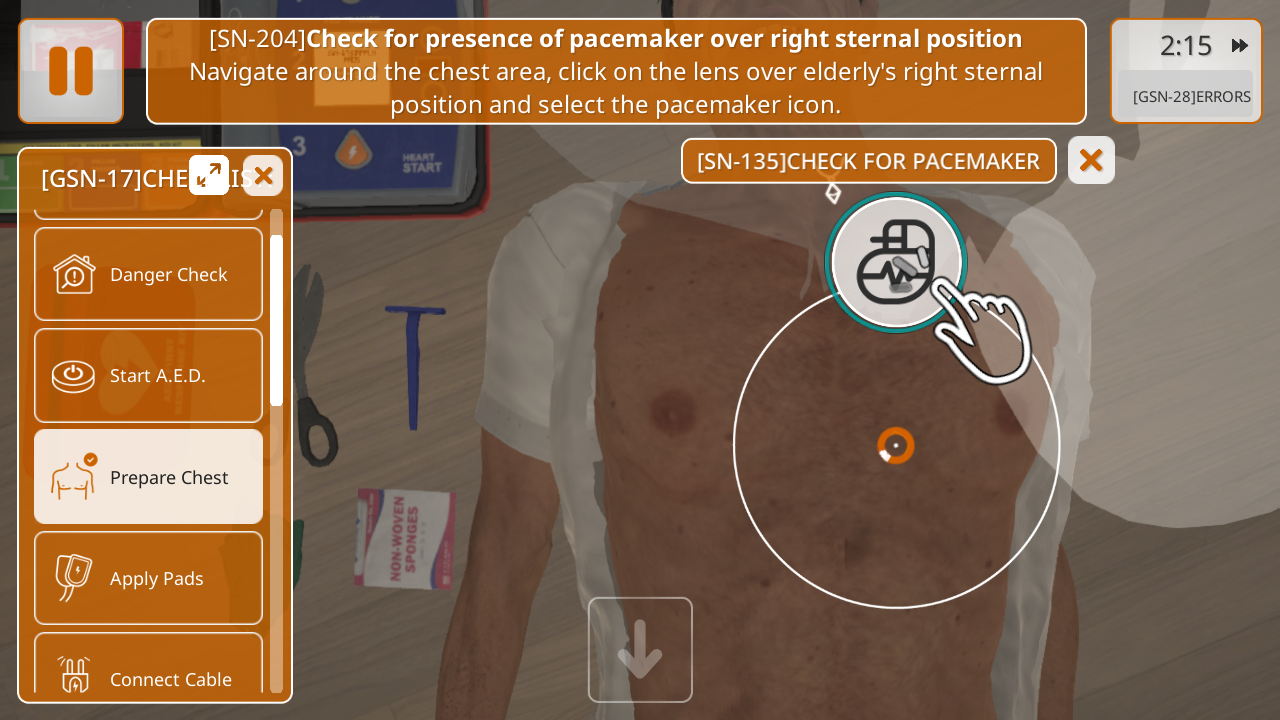
Task: Close the Check for Pacemaker prompt
Action: click(x=1091, y=160)
